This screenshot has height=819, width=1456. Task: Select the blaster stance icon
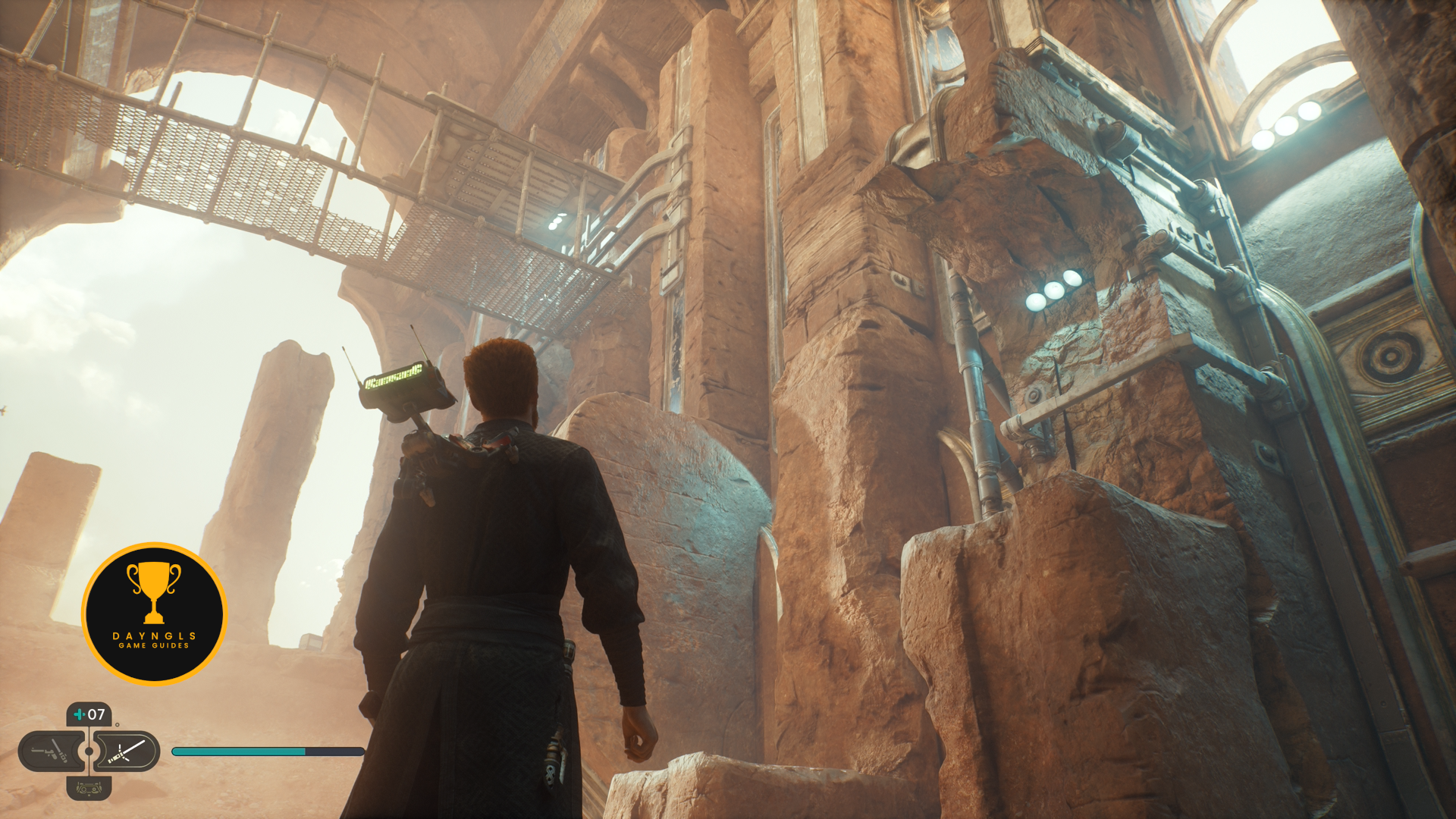tap(50, 752)
